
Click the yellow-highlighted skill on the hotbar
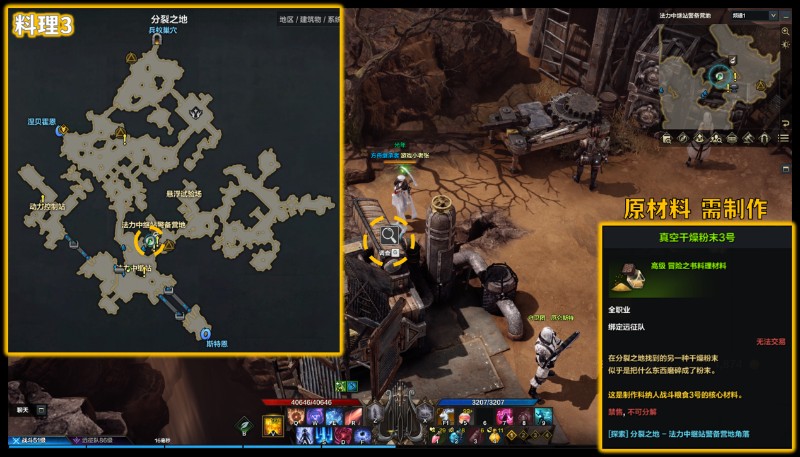point(271,427)
